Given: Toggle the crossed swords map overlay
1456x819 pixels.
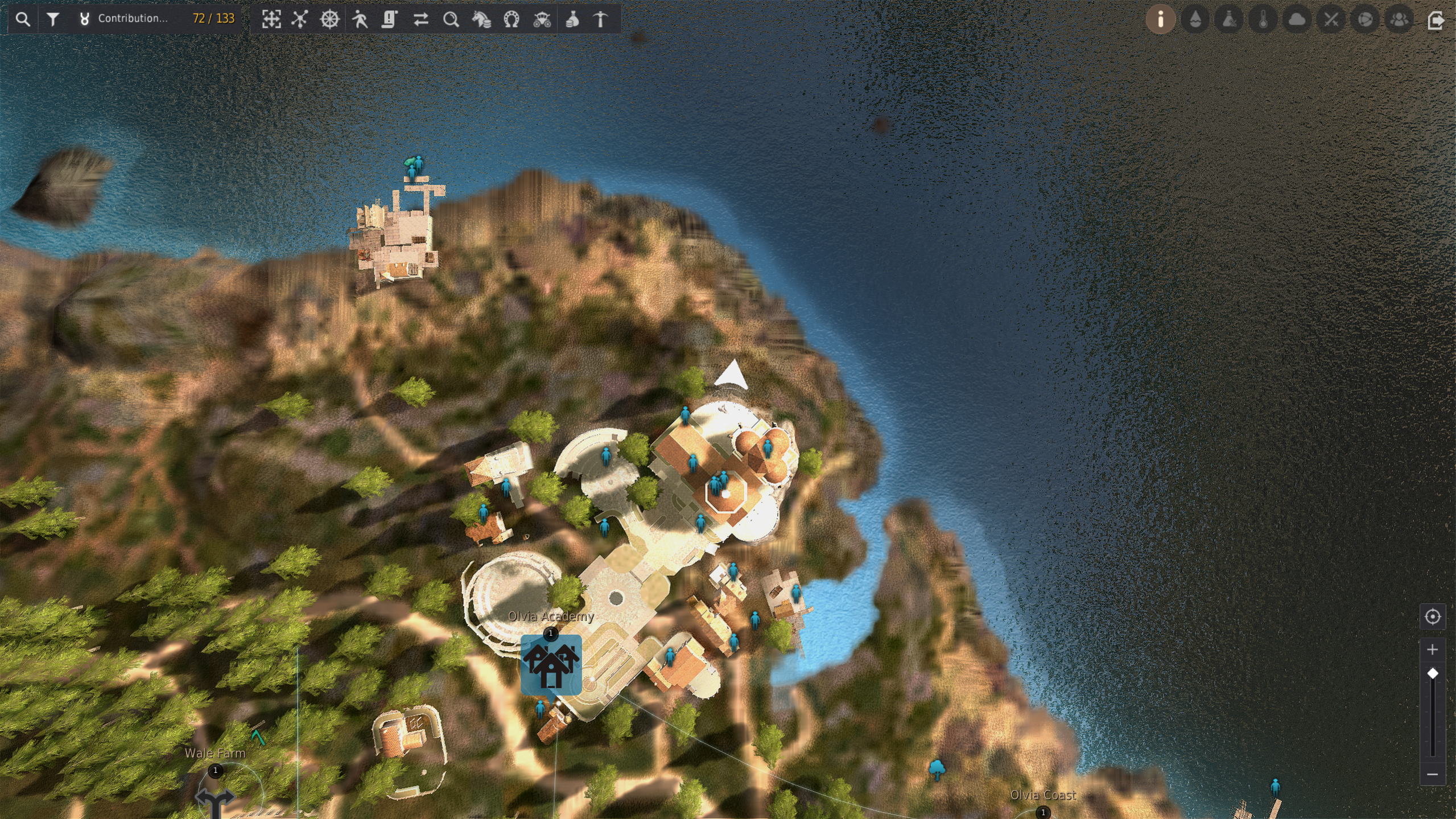Looking at the screenshot, I should (x=1331, y=19).
